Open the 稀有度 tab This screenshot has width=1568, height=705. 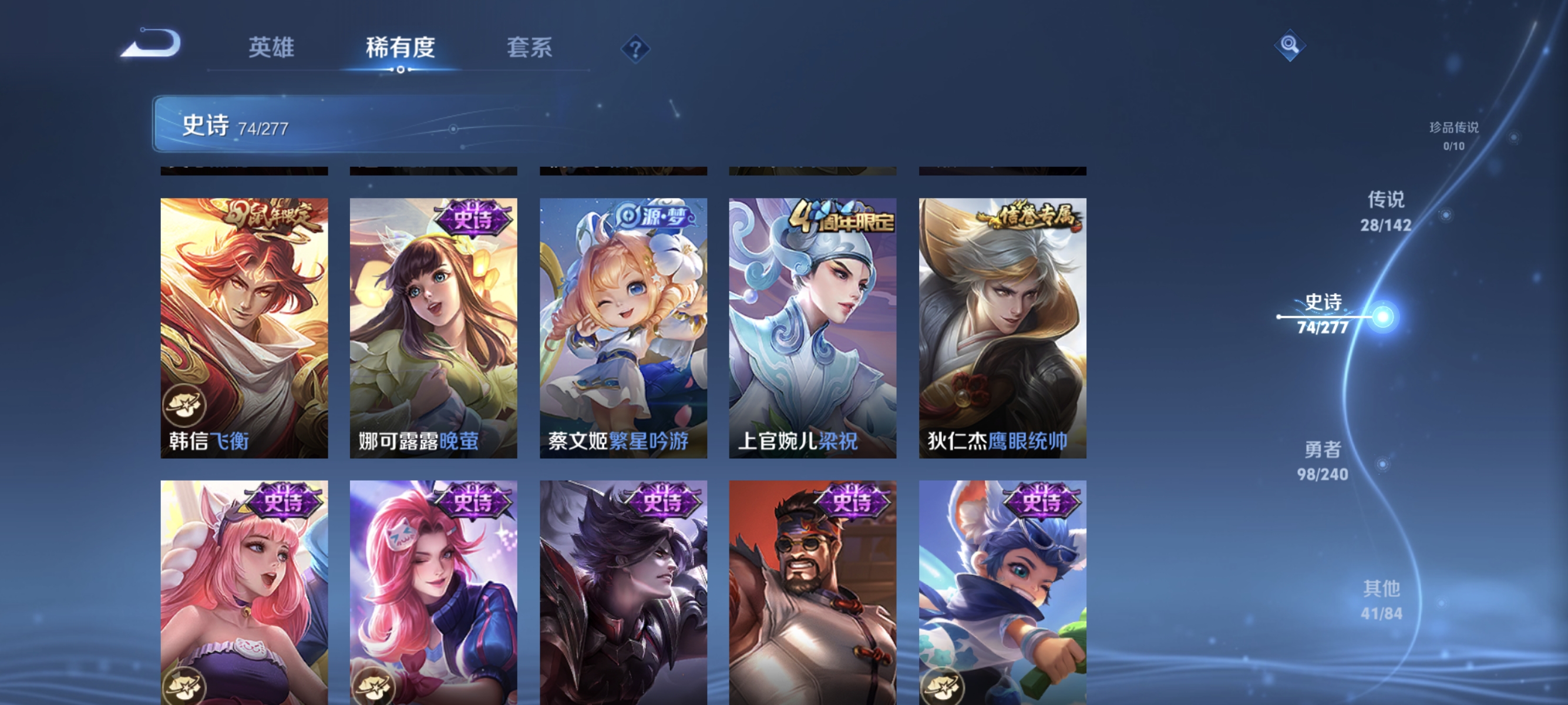pos(401,48)
